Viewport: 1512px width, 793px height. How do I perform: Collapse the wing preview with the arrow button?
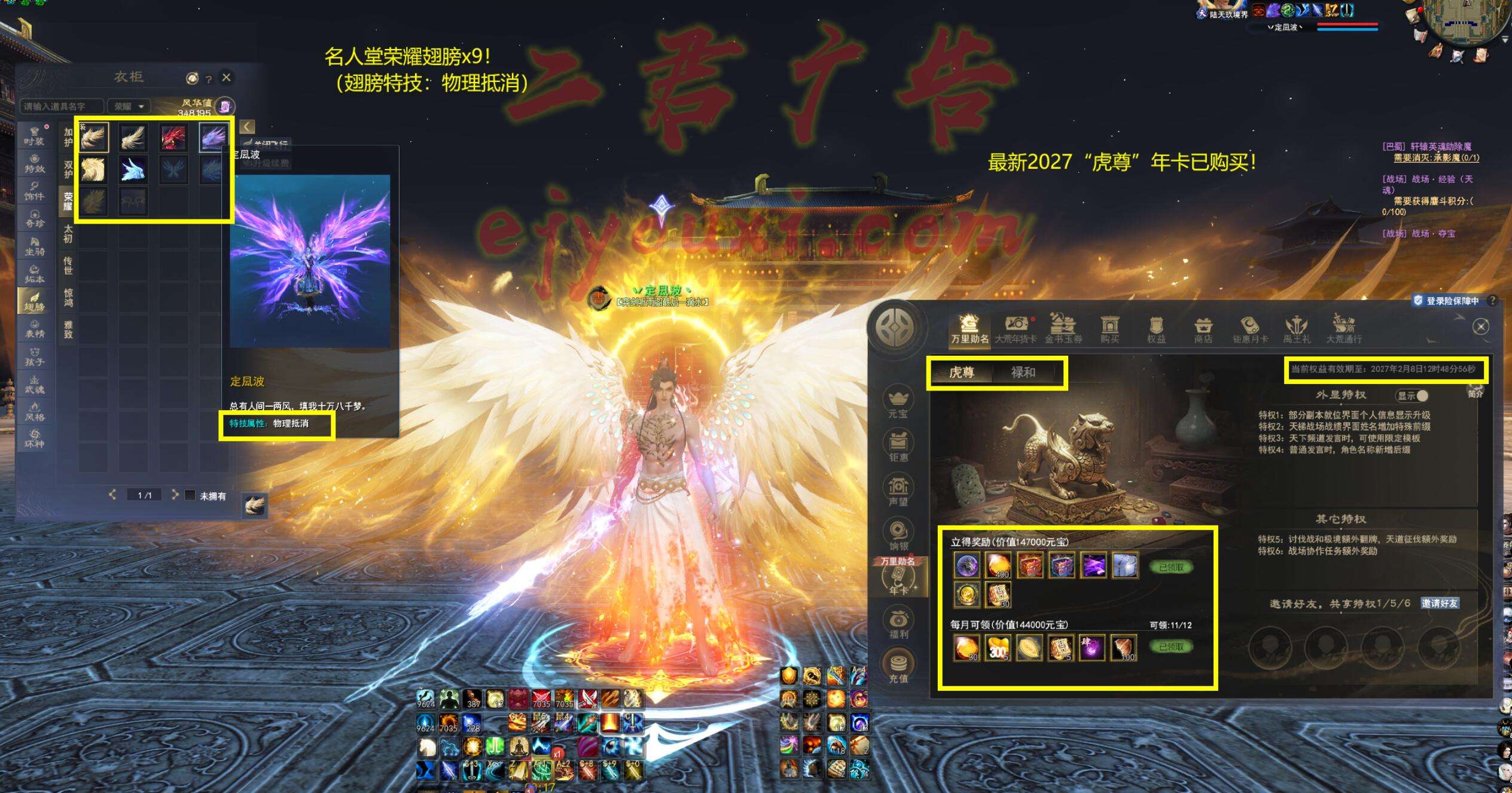(247, 127)
